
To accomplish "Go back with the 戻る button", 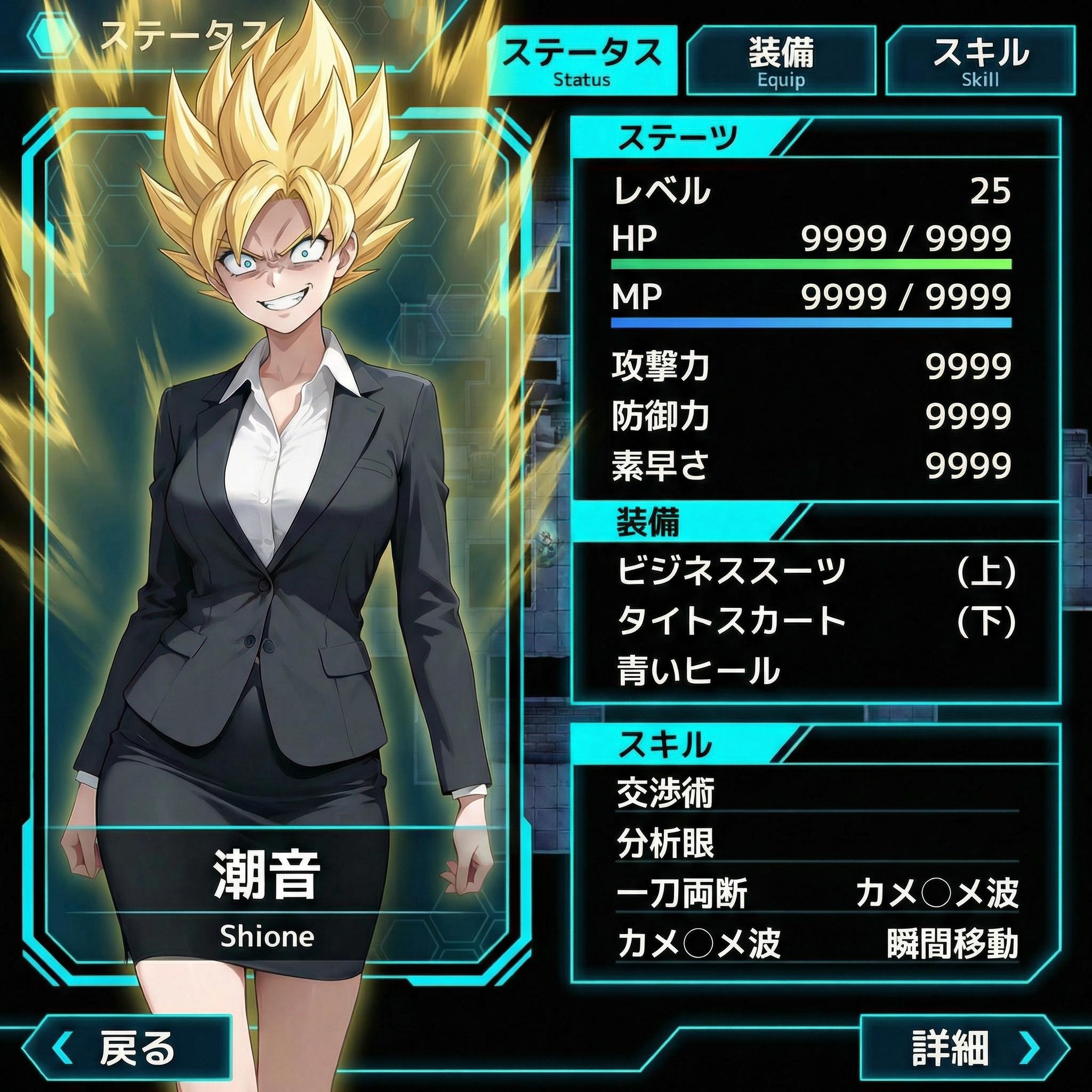I will (127, 1047).
